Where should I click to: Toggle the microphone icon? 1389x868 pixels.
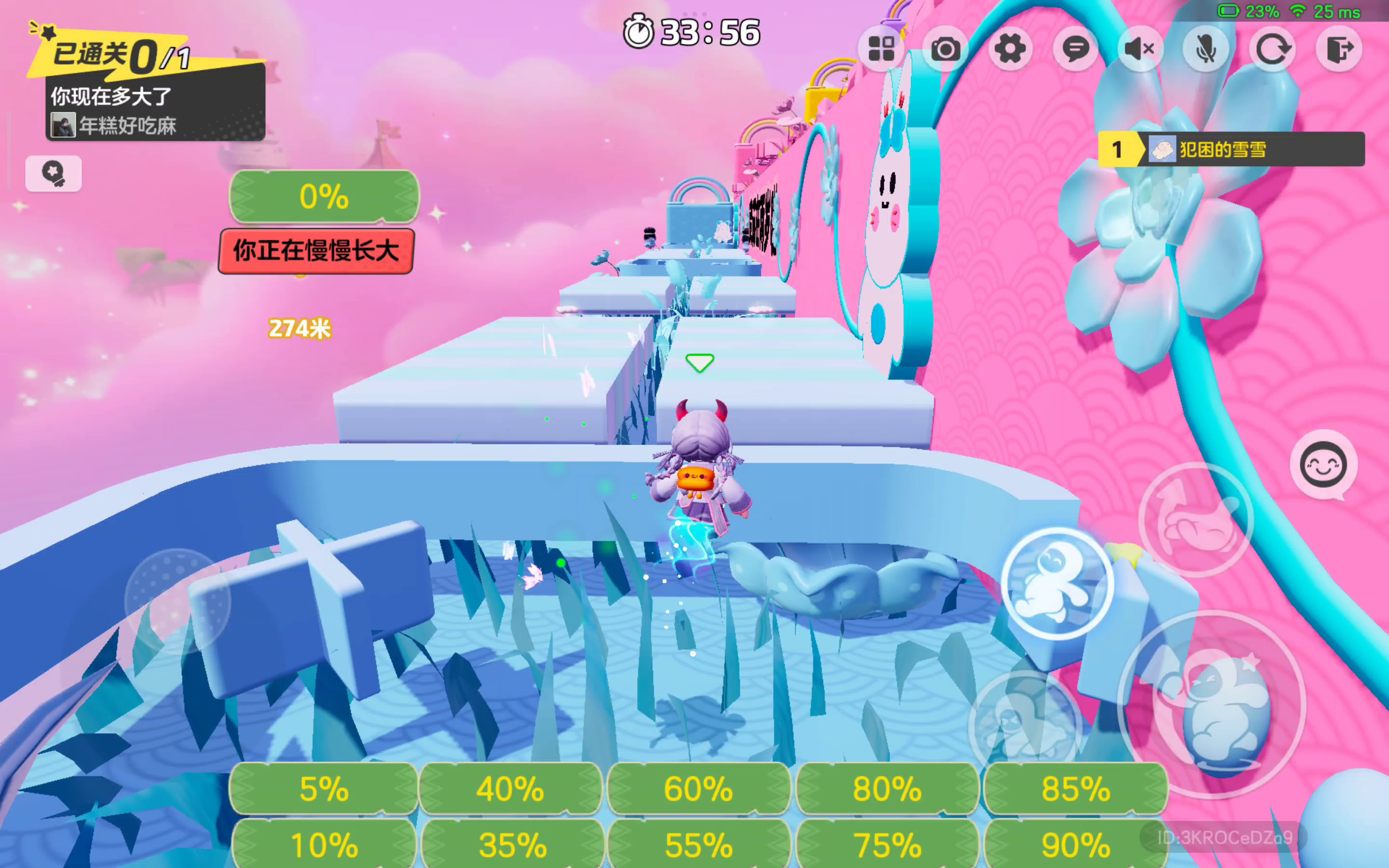[1206, 49]
